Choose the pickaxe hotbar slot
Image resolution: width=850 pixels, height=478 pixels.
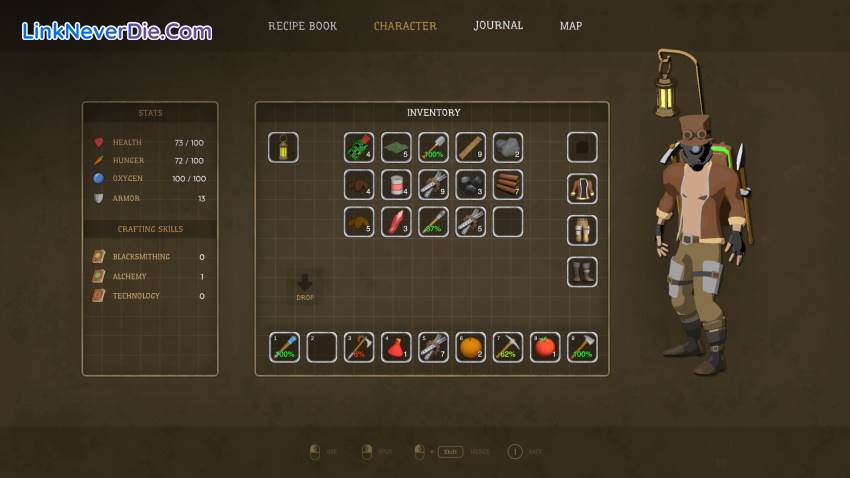pos(507,347)
